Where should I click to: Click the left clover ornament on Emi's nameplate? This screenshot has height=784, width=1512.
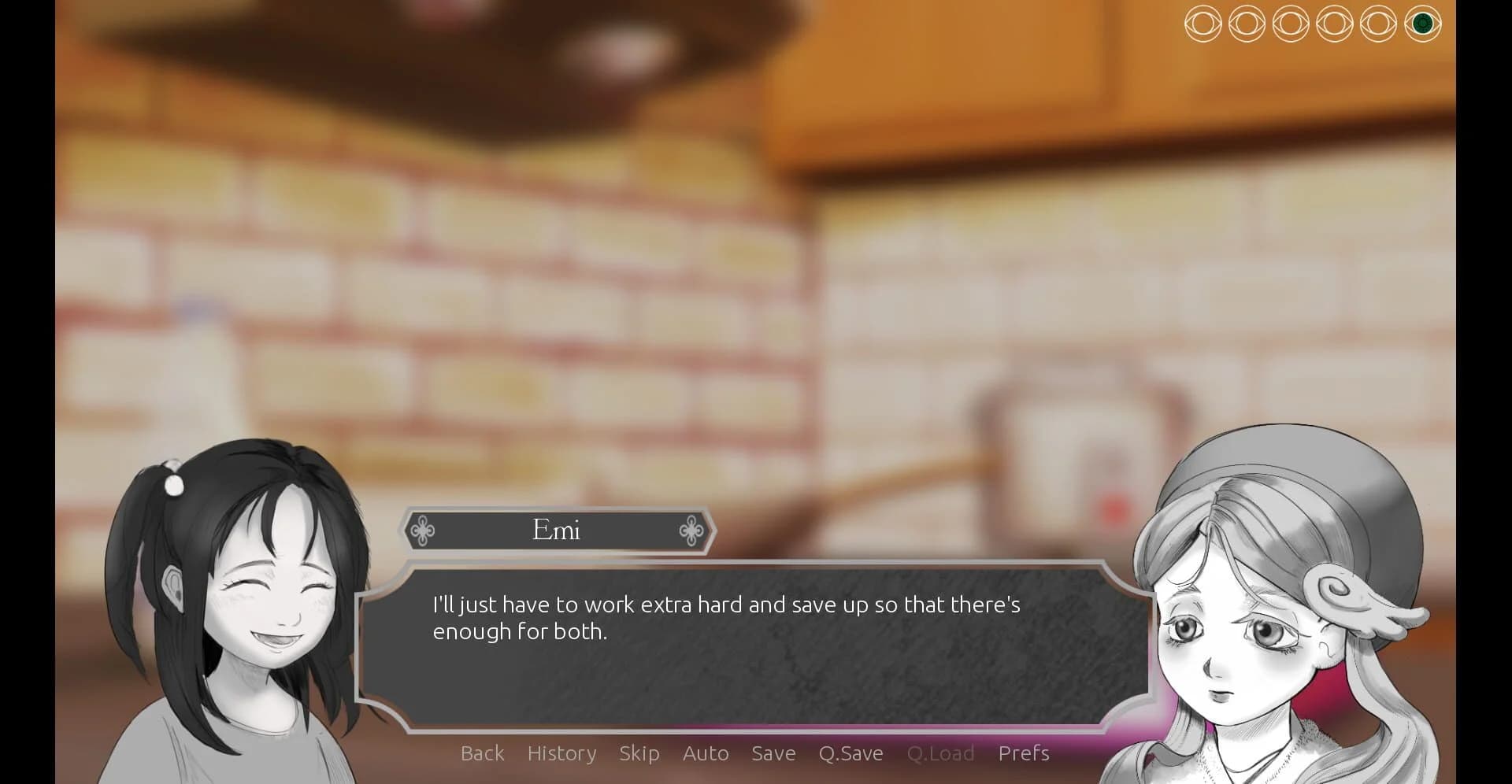click(x=423, y=531)
